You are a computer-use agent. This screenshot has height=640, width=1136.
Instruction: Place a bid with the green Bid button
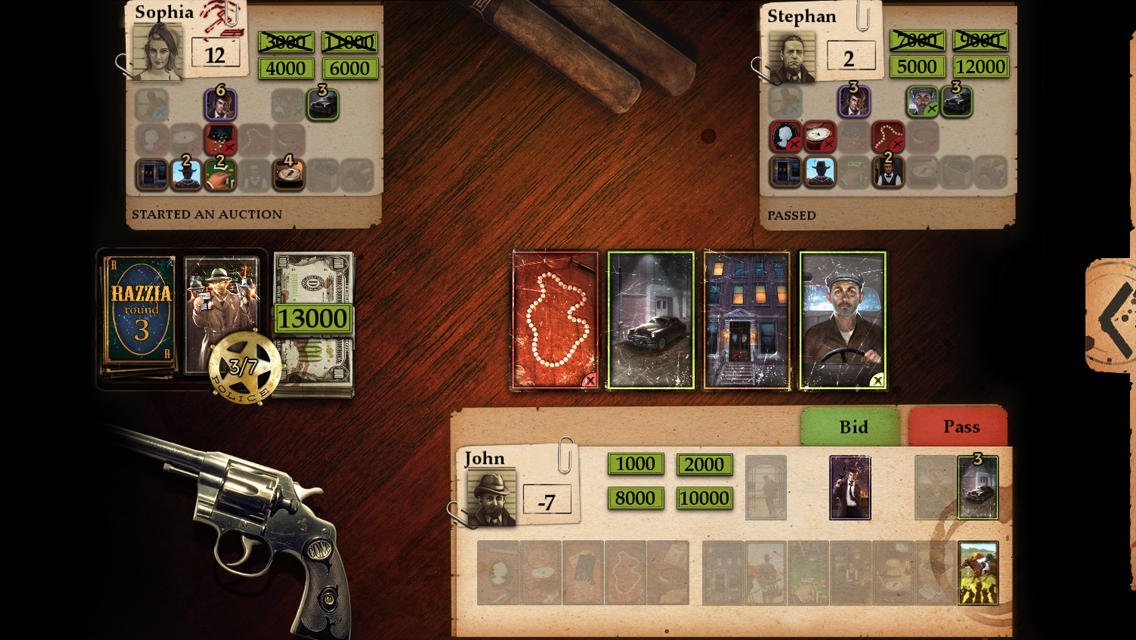[853, 427]
